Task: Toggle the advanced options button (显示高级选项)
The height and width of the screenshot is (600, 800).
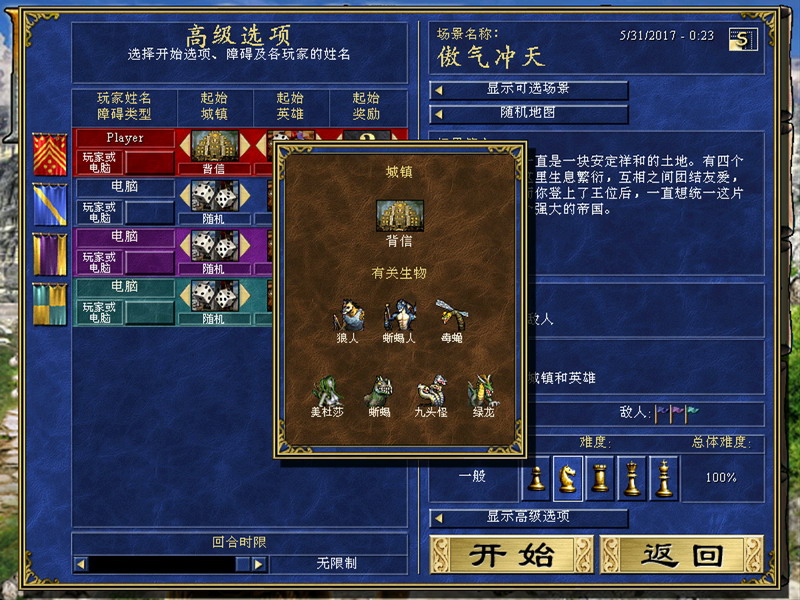Action: click(x=529, y=517)
